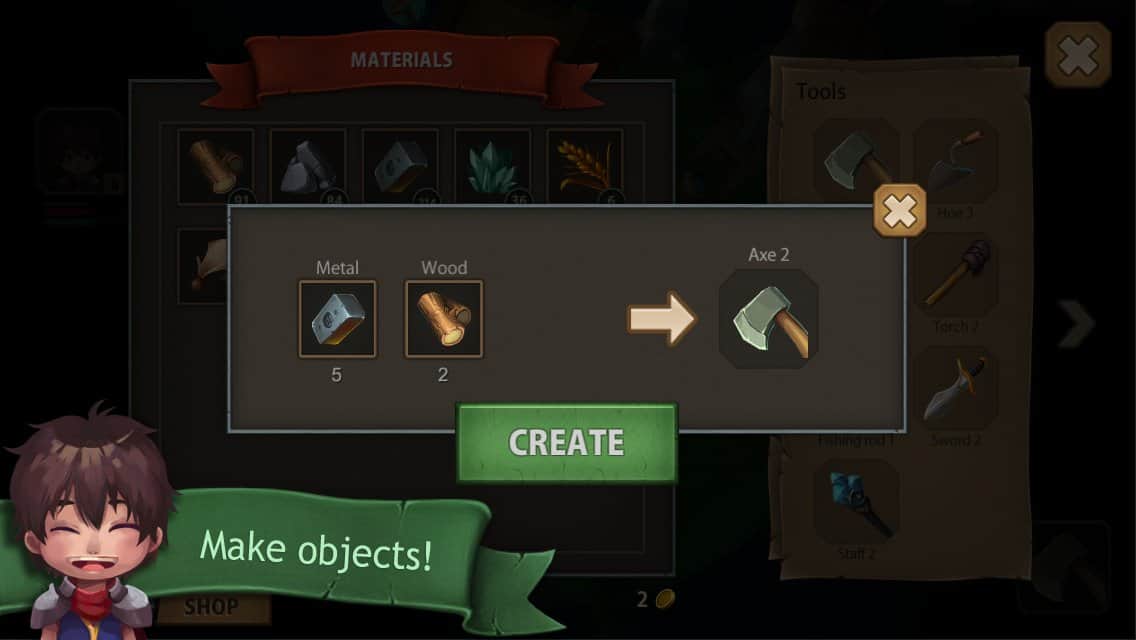Close the crafting screen with top-right X
The height and width of the screenshot is (640, 1136).
pos(1077,55)
